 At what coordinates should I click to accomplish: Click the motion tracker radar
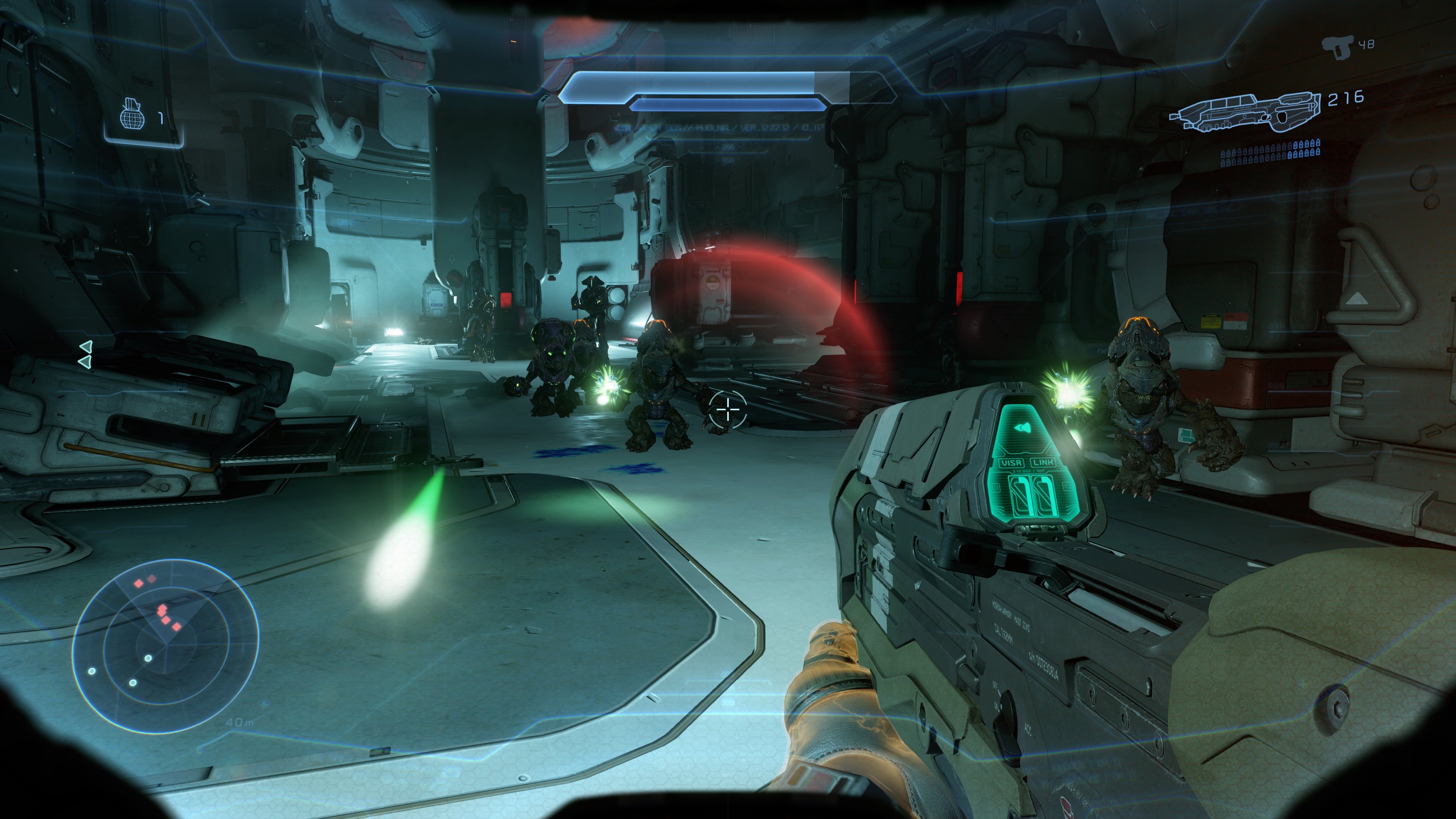166,645
